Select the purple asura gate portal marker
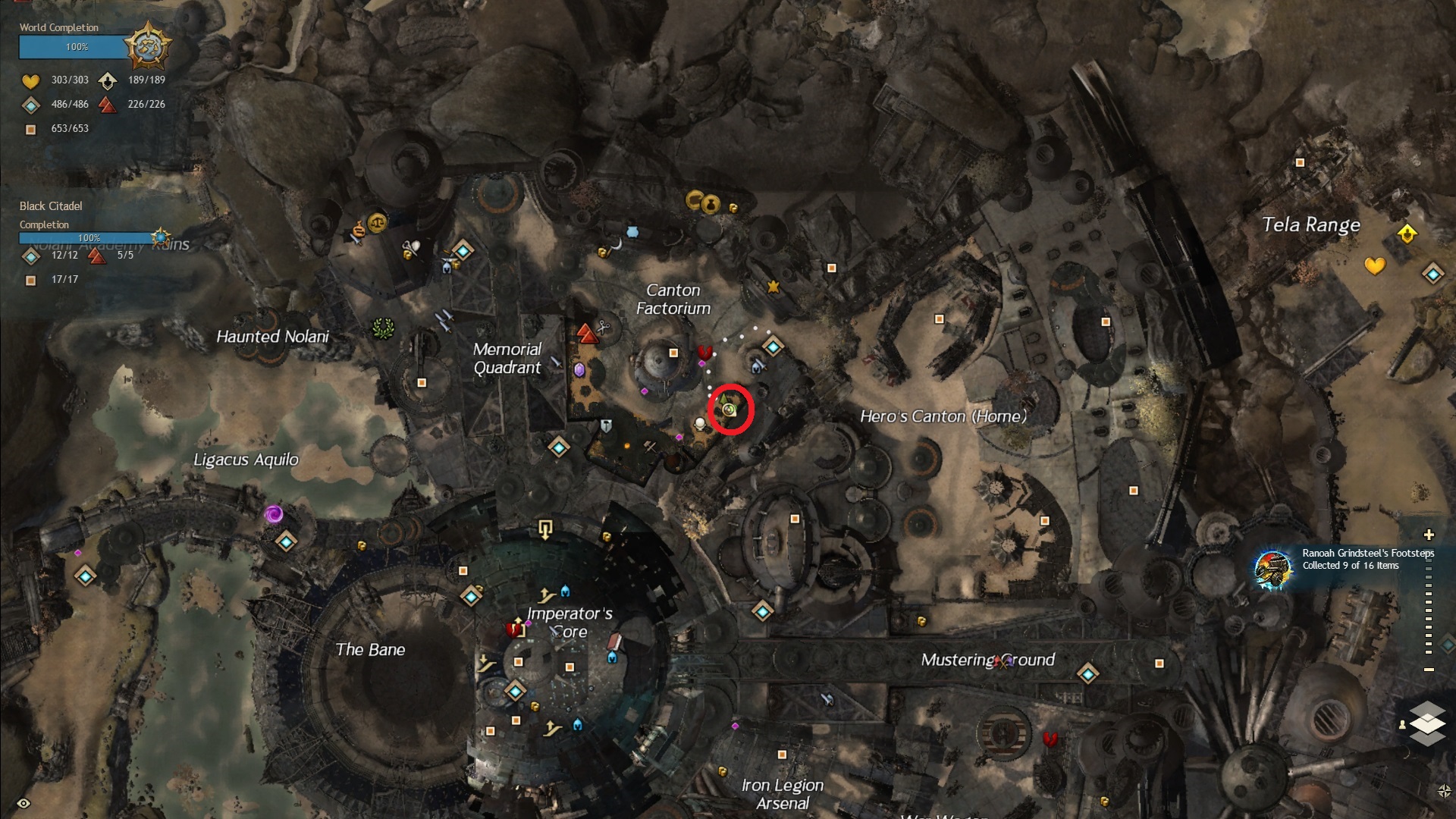The width and height of the screenshot is (1456, 819). [274, 515]
